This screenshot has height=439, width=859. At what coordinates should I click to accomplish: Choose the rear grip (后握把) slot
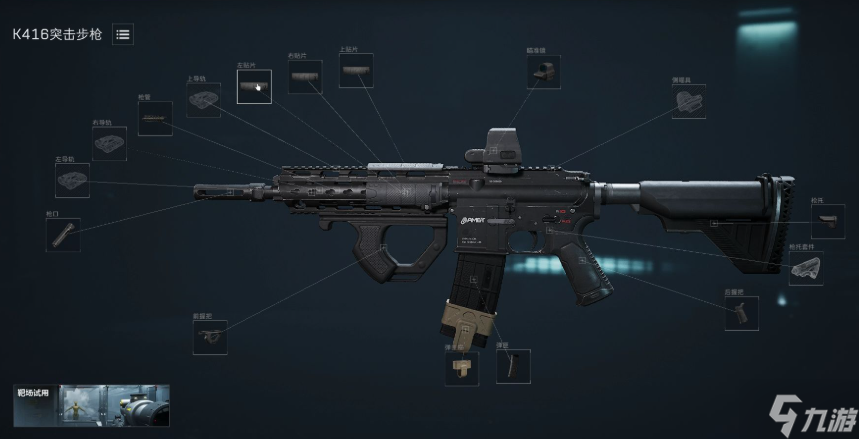pos(741,313)
